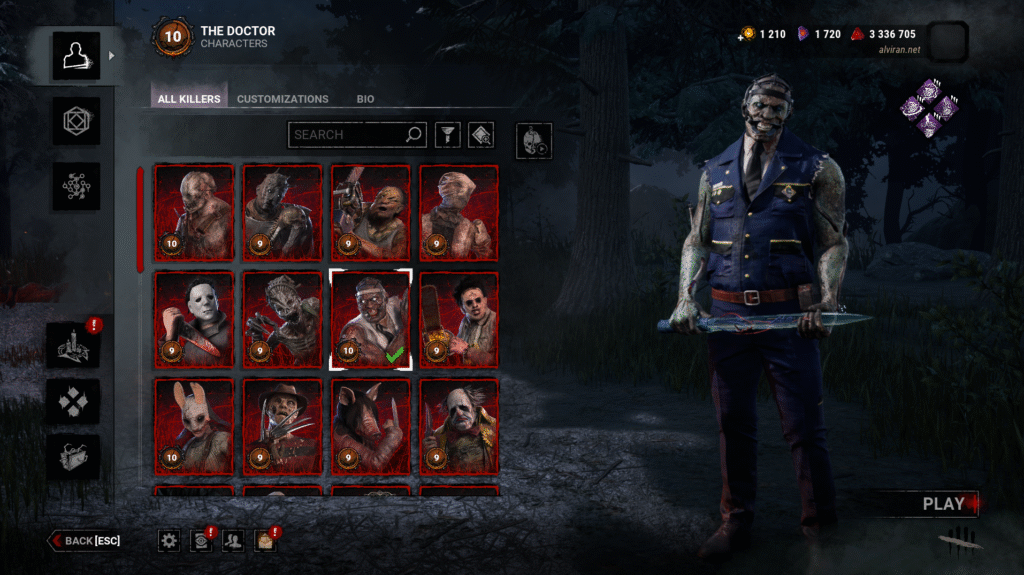
Task: Pick the Hillbilly with the chainsaw
Action: click(x=370, y=212)
